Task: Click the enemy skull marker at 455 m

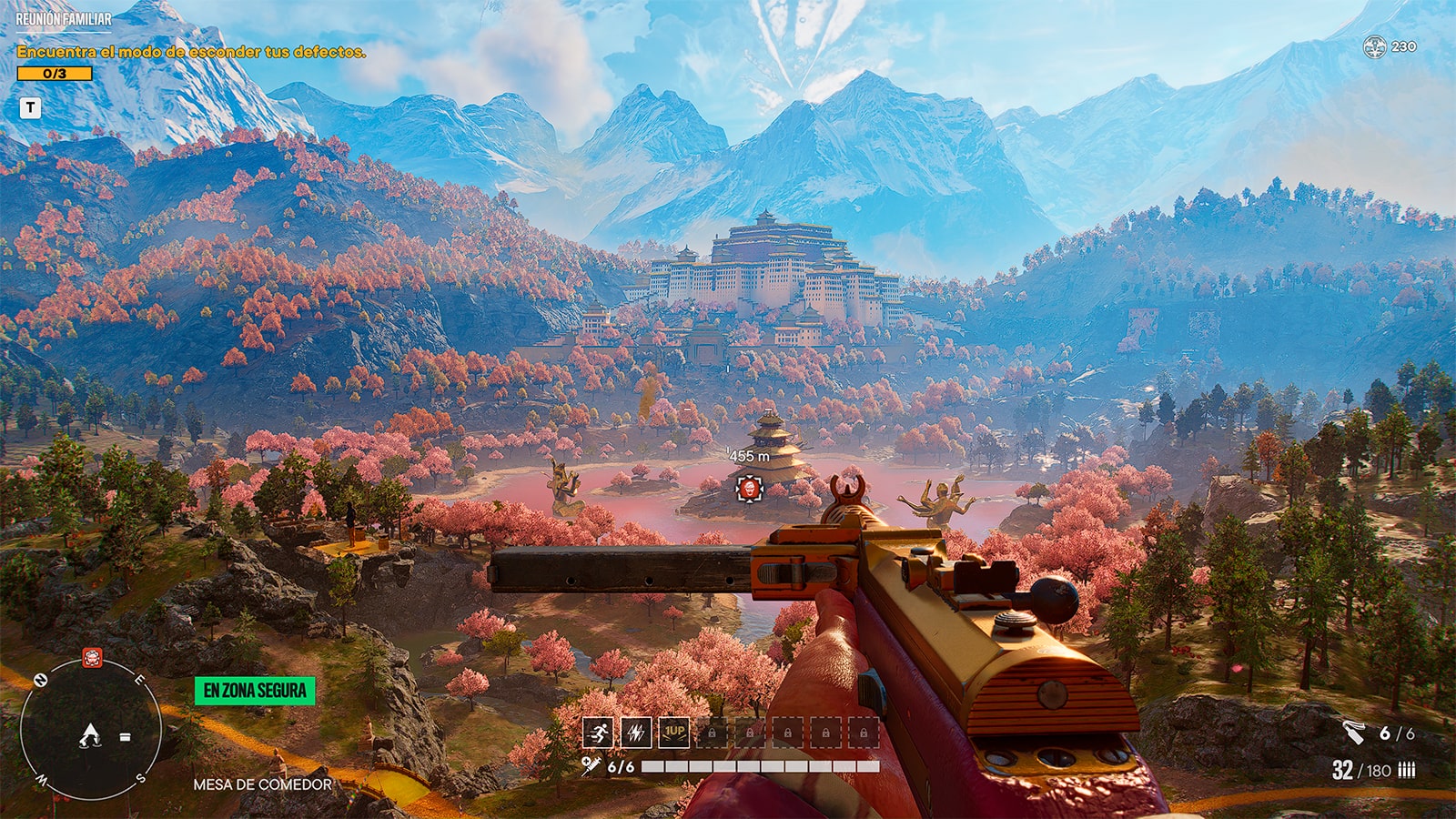Action: (x=752, y=489)
